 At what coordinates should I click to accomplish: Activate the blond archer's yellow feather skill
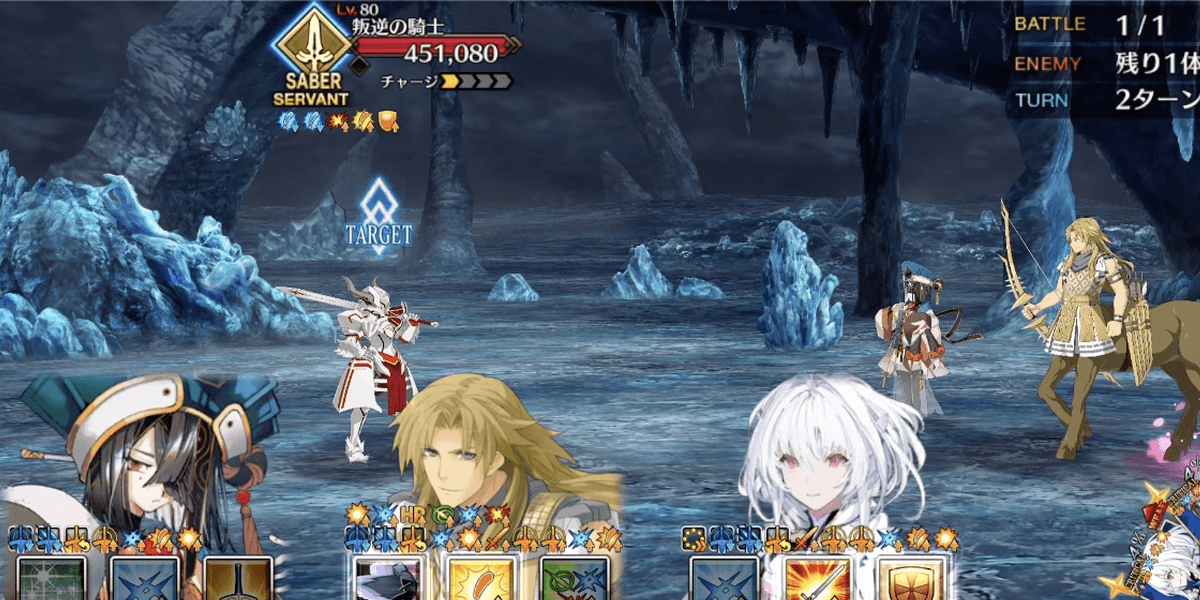[x=481, y=580]
